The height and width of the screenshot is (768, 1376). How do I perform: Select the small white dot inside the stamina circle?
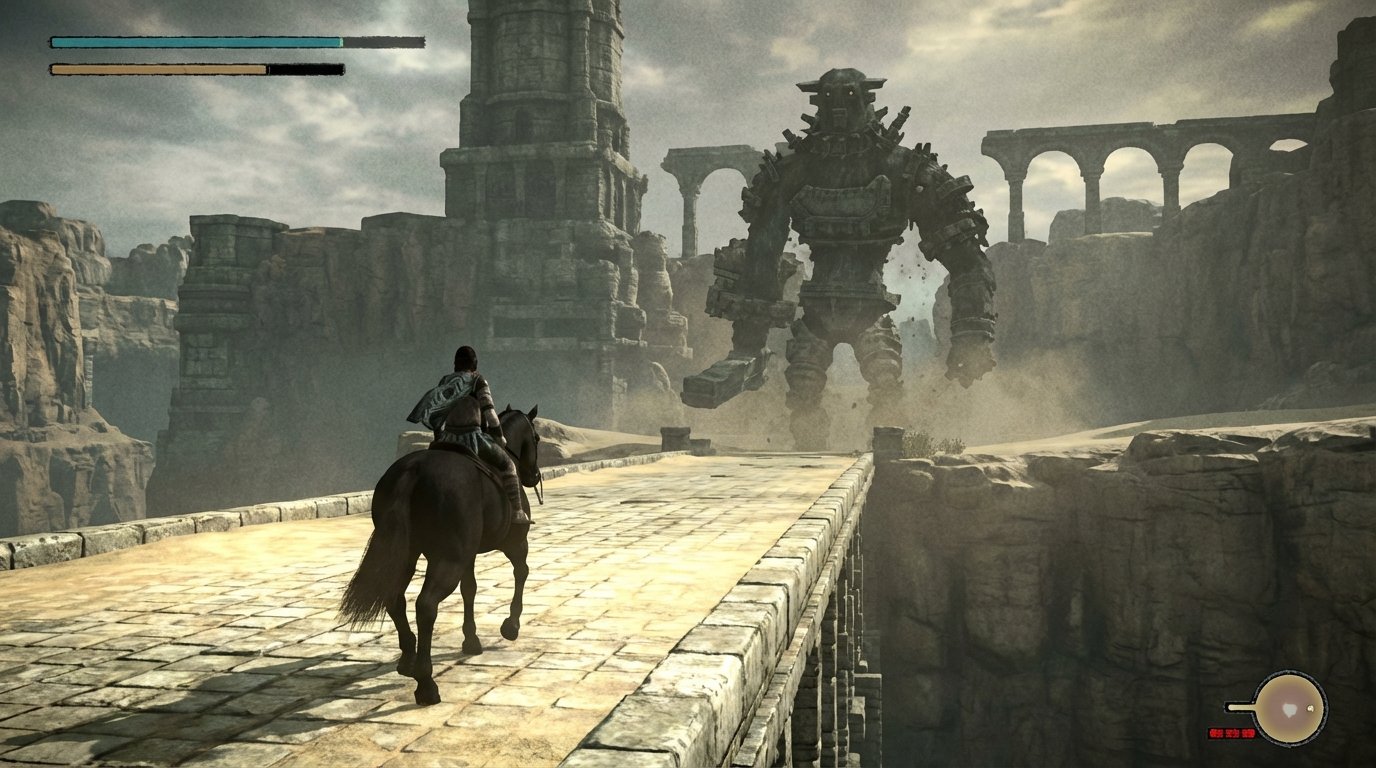1310,708
